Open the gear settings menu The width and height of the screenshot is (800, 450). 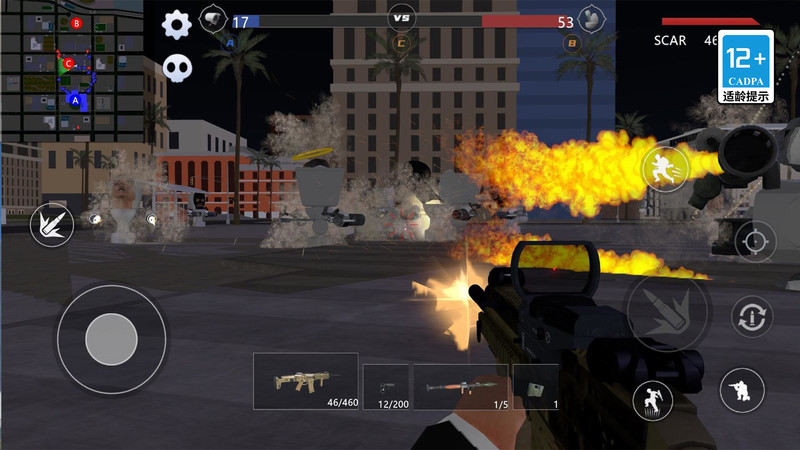177,24
